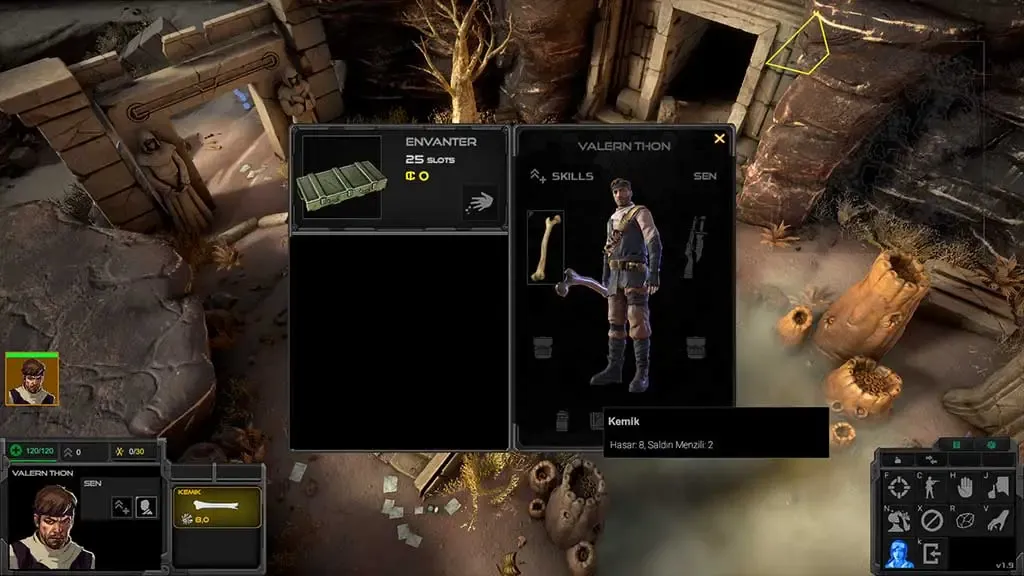Select Valern Thon's small squad portrait
The width and height of the screenshot is (1024, 576).
point(32,380)
